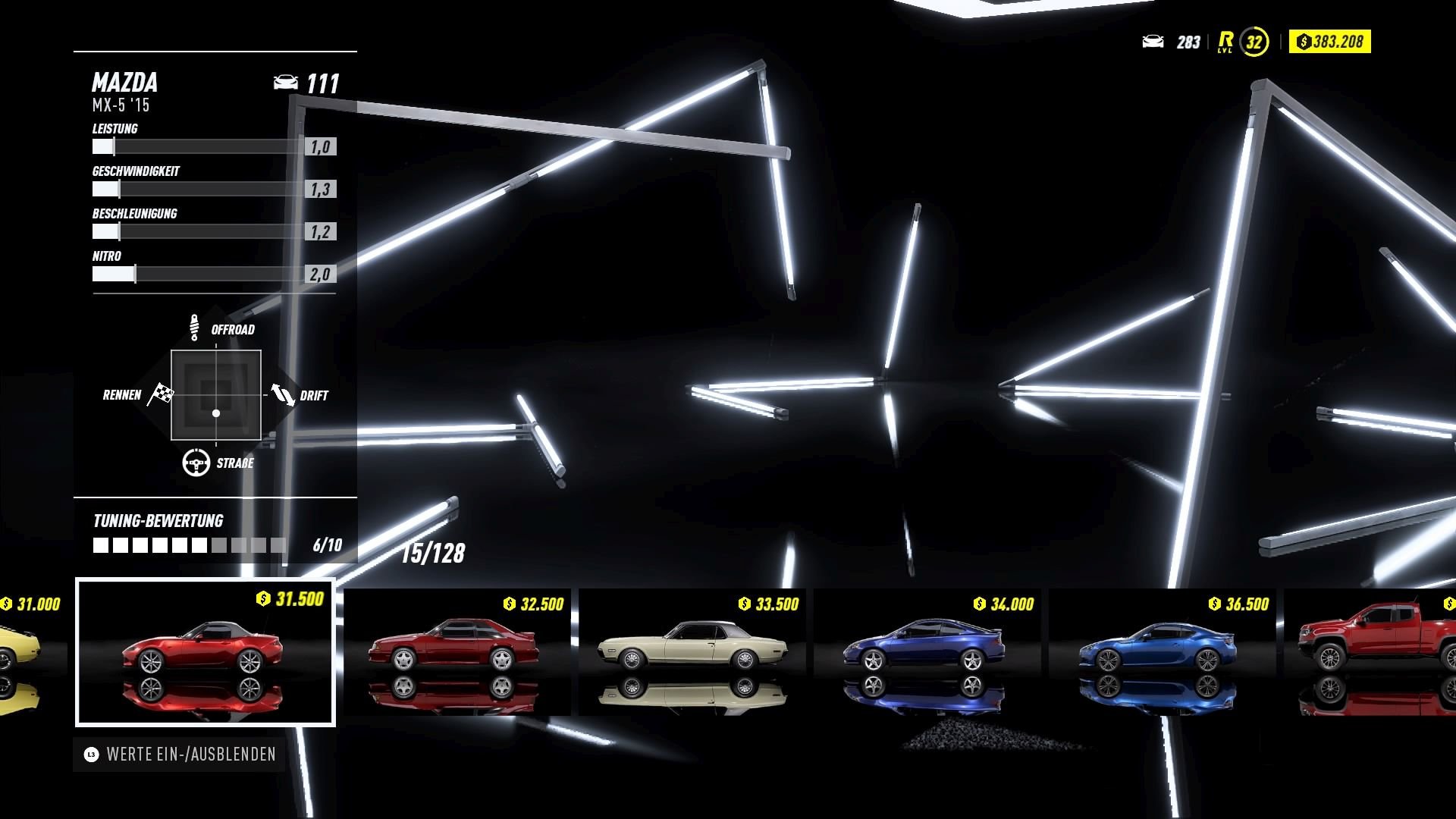Screen dimensions: 1456x819
Task: Toggle Werte ein-/ausblenden
Action: tap(182, 755)
